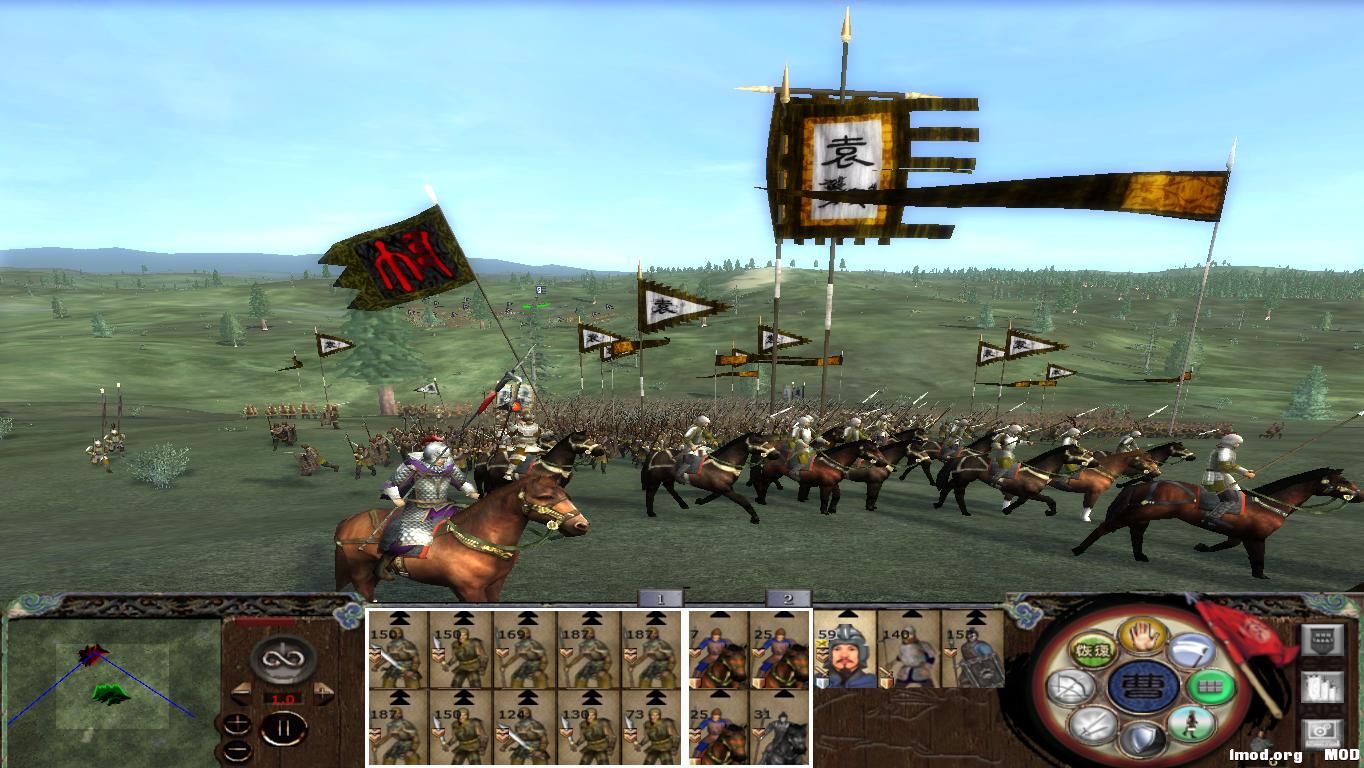Image resolution: width=1364 pixels, height=768 pixels.
Task: Pause the battle with the pause button
Action: (x=286, y=727)
